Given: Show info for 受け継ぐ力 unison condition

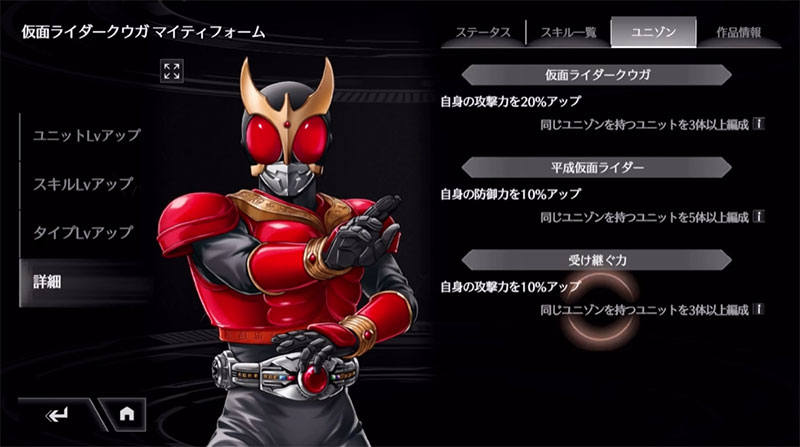Looking at the screenshot, I should 759,310.
